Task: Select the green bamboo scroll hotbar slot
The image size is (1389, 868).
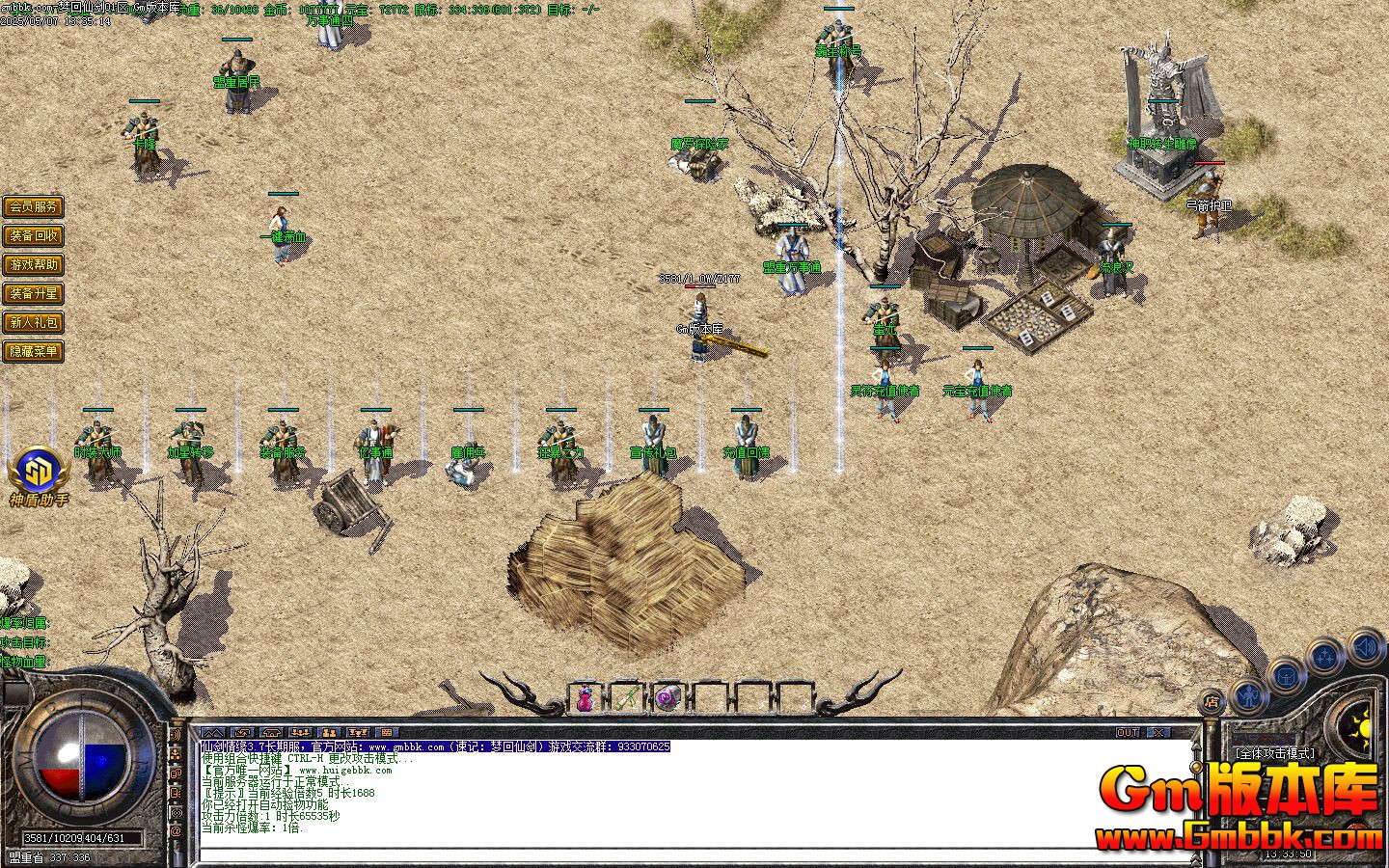Action: [626, 698]
